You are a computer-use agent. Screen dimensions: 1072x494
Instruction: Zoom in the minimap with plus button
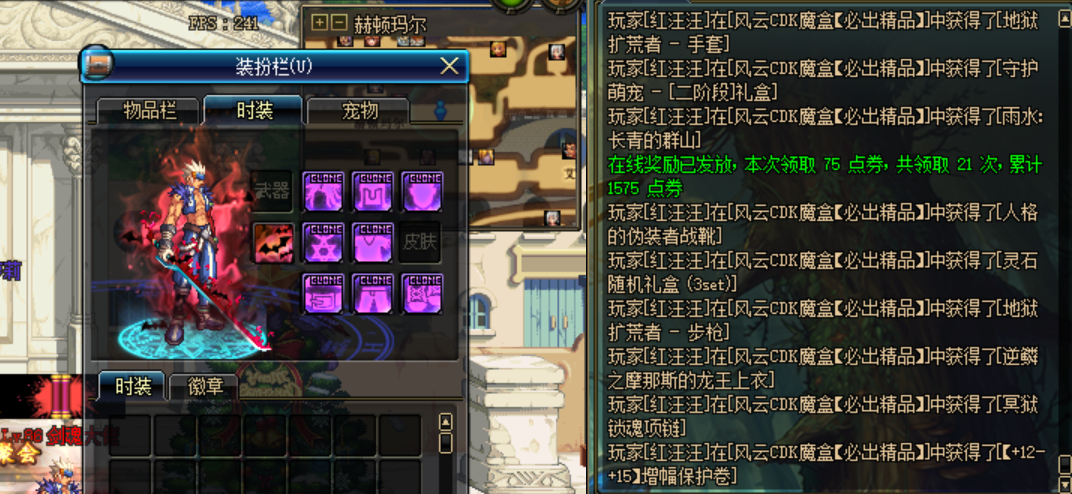[x=319, y=21]
